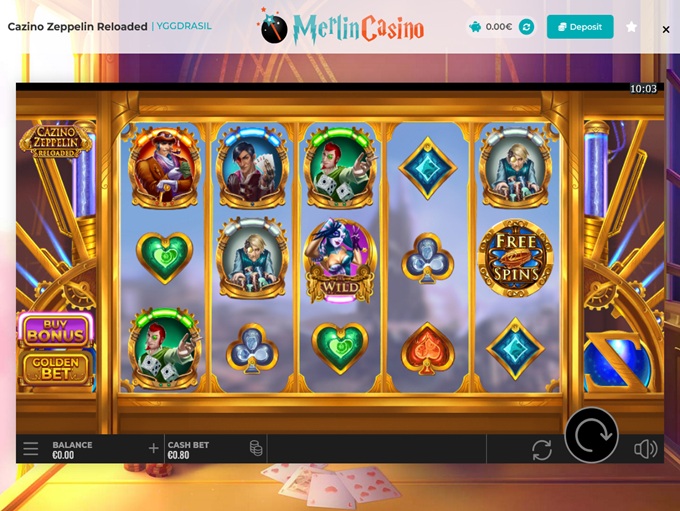Toggle autoplay with the circular arrows icon
Image resolution: width=680 pixels, height=511 pixels.
click(x=542, y=449)
